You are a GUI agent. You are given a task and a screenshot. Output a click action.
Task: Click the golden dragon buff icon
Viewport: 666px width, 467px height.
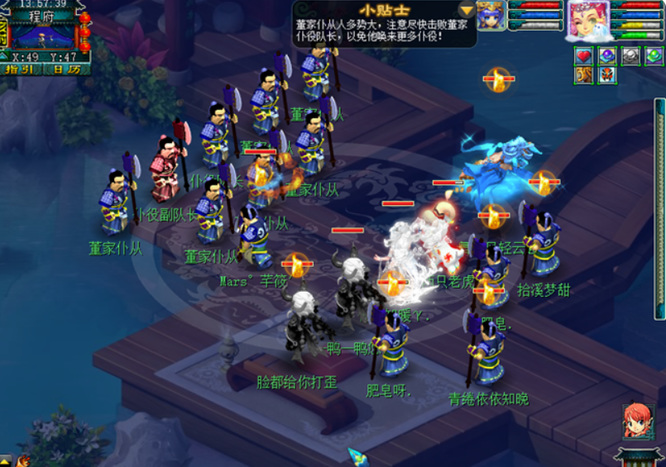584,76
